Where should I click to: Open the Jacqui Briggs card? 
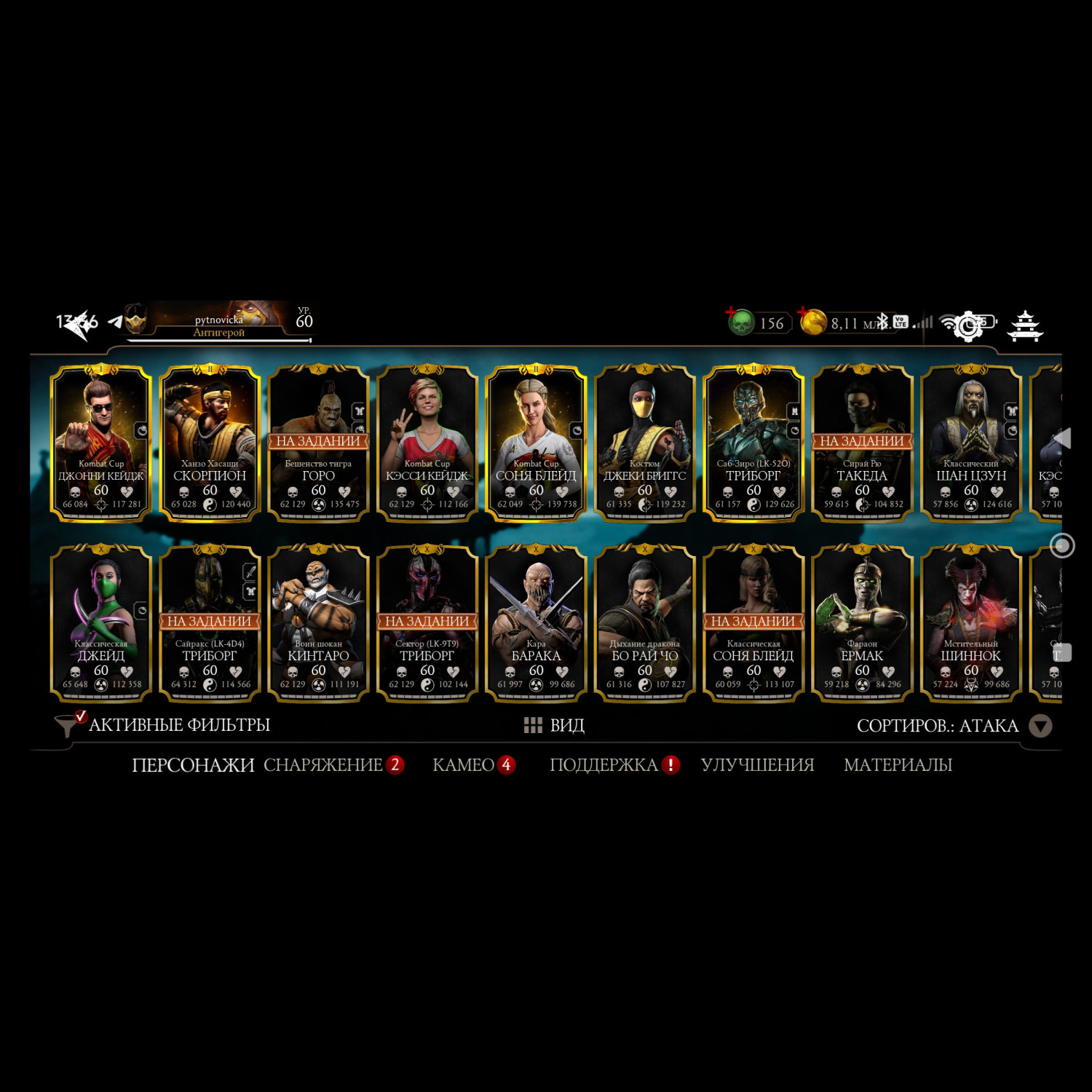coord(644,443)
